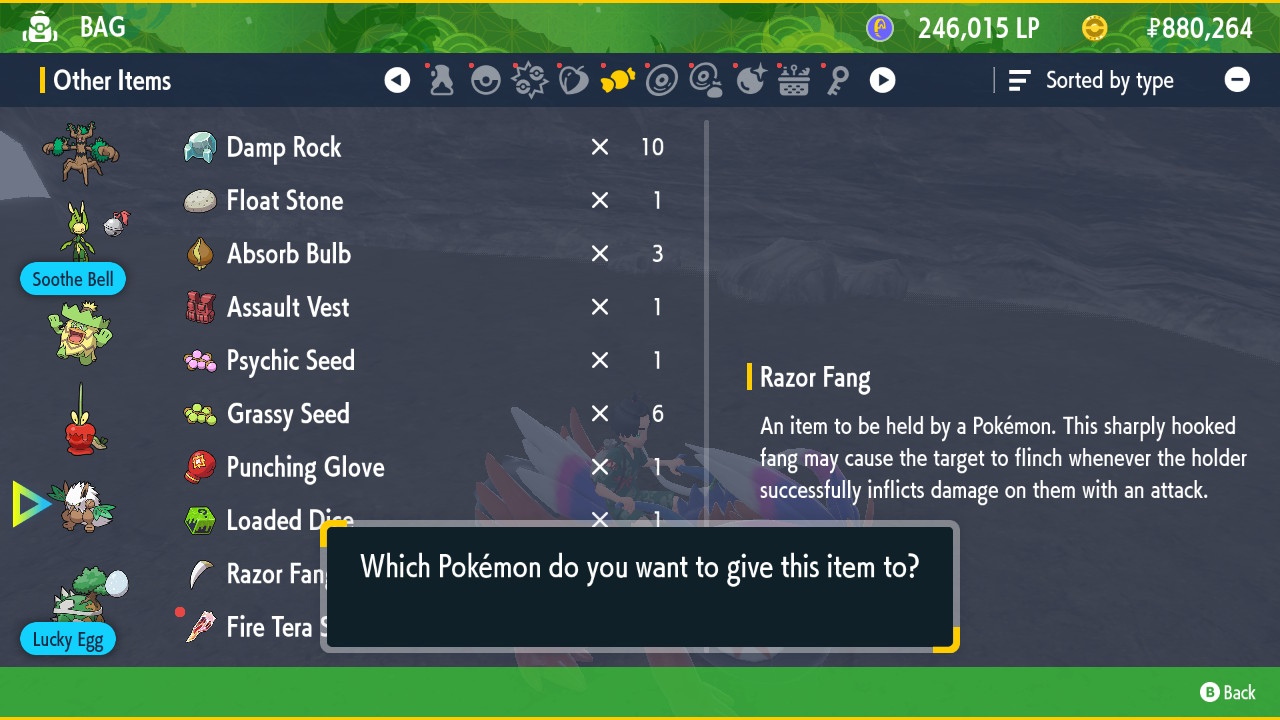The height and width of the screenshot is (720, 1280).
Task: Select Ludicolo in the party list
Action: pos(80,335)
